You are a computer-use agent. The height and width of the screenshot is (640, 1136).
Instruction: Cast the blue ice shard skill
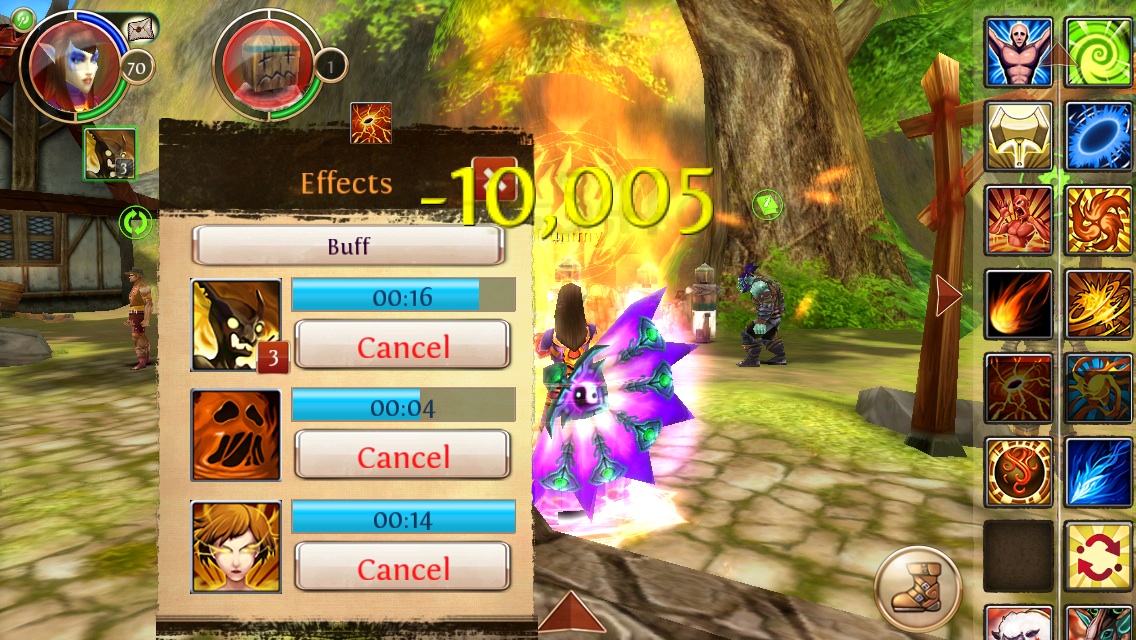pos(1098,472)
